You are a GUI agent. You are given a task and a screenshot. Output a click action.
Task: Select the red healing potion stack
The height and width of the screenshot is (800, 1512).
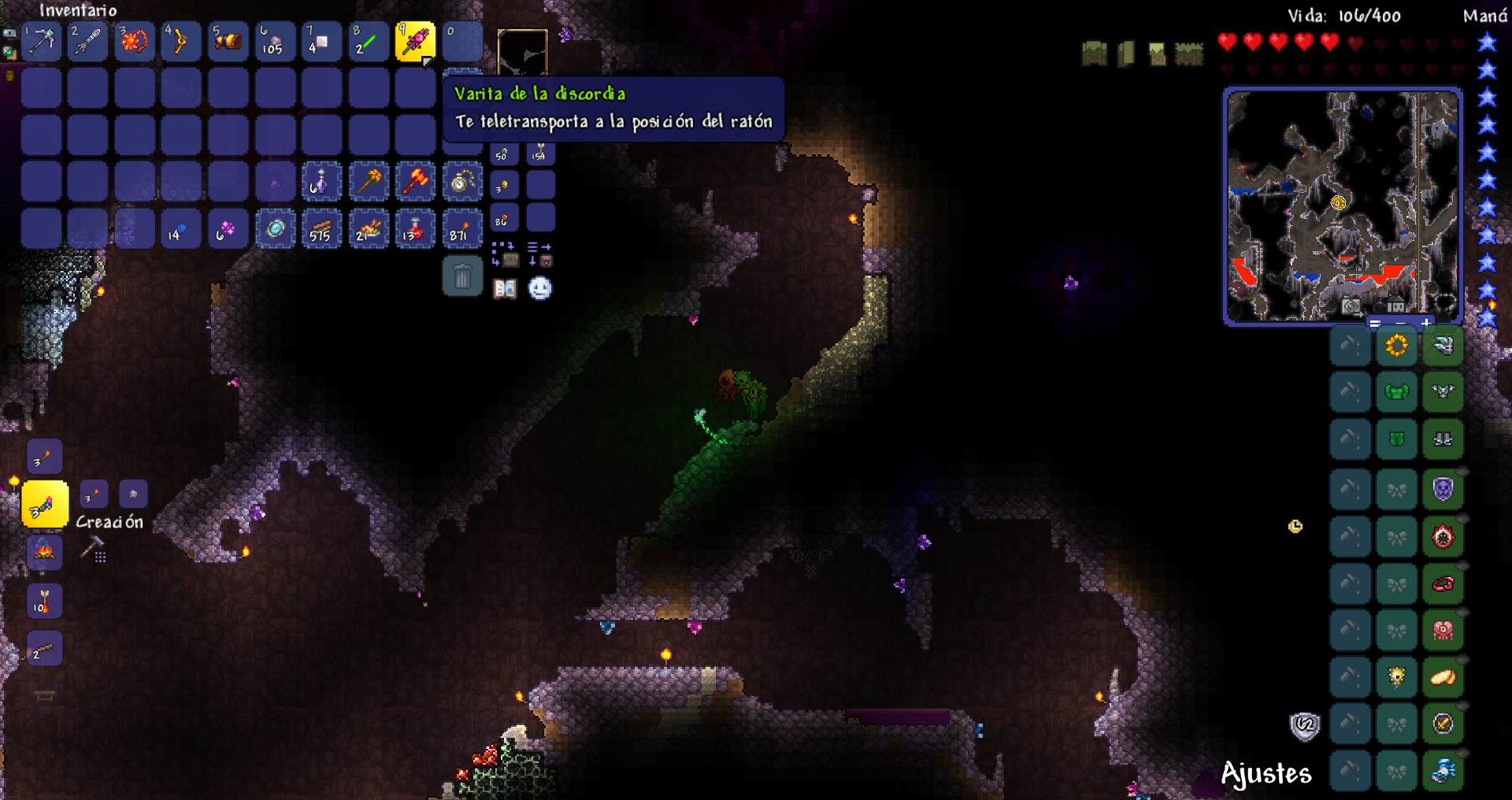click(415, 229)
